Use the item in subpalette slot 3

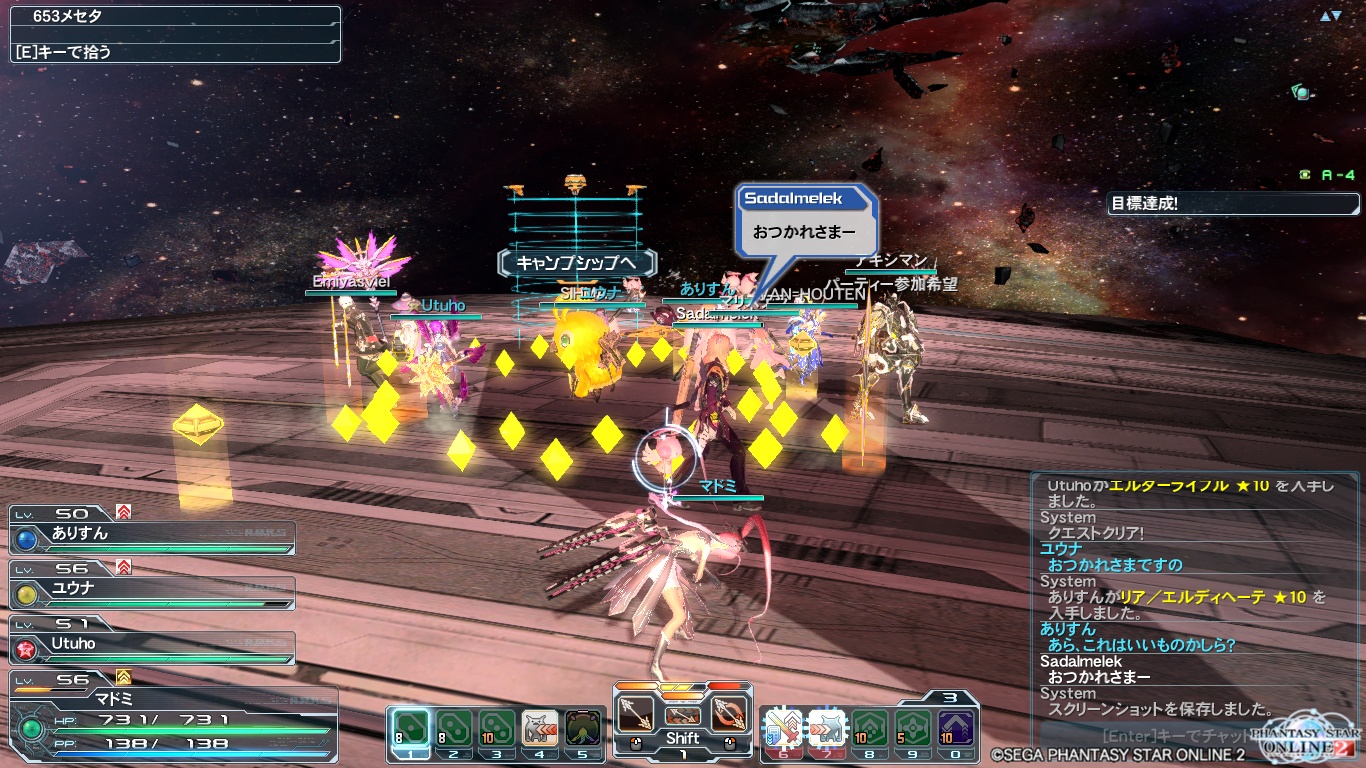click(497, 728)
